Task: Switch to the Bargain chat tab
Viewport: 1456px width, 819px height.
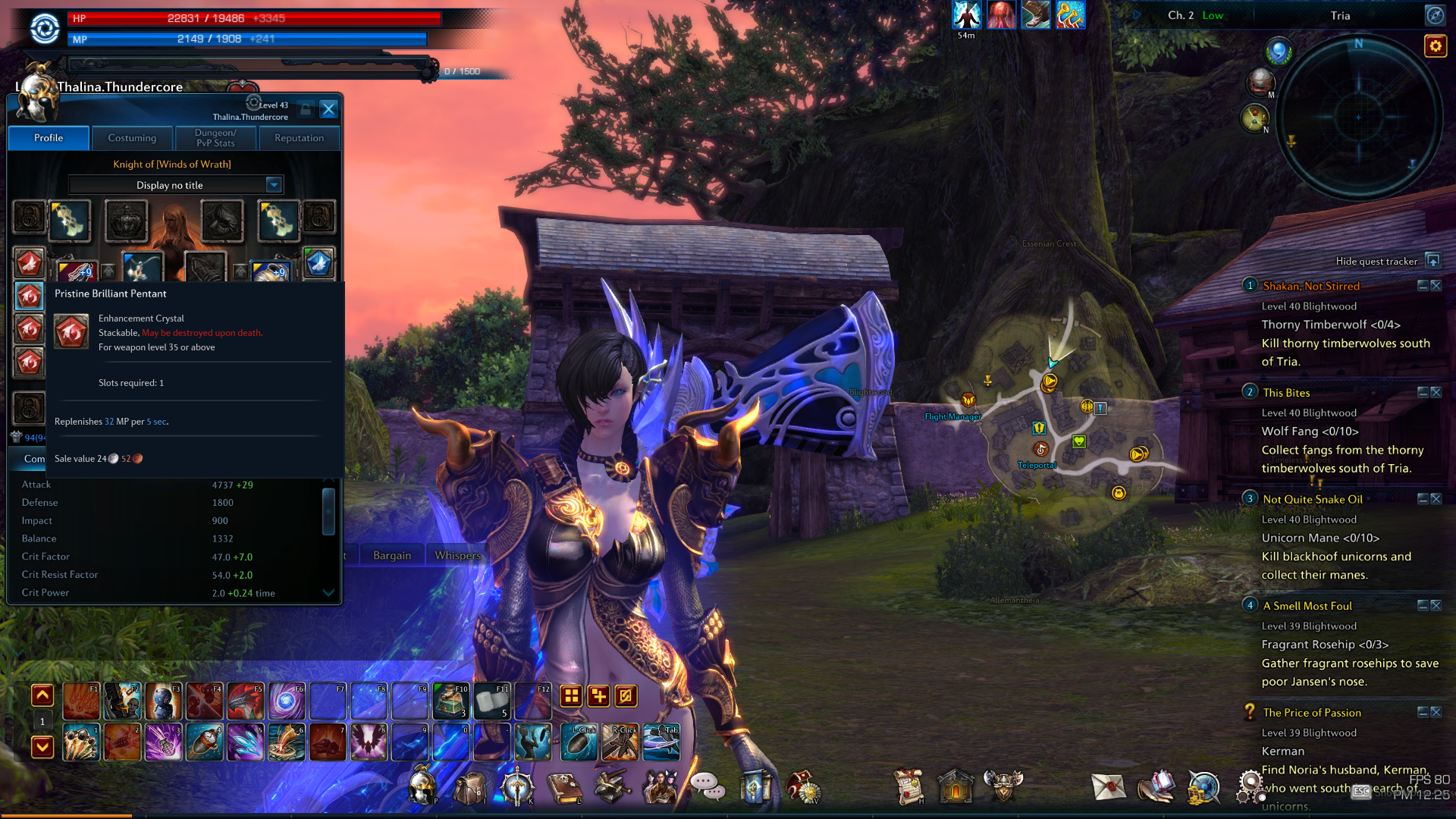Action: [392, 555]
